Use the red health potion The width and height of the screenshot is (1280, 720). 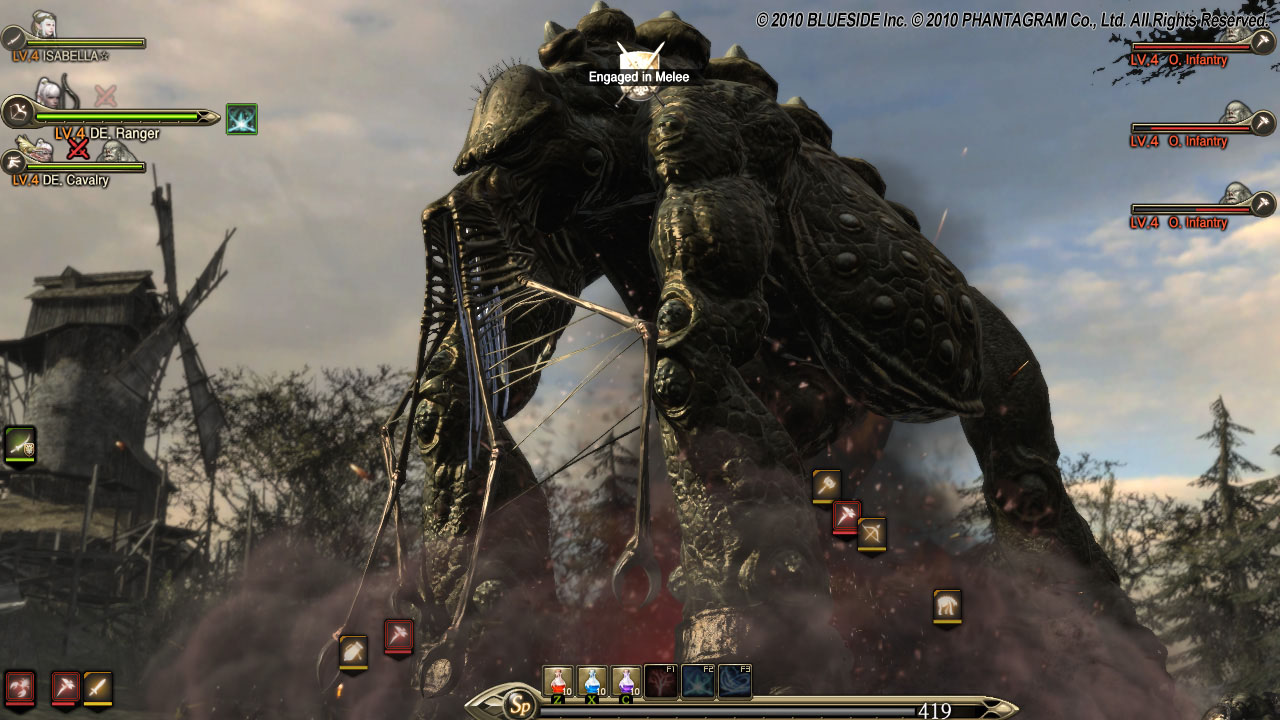tap(557, 681)
